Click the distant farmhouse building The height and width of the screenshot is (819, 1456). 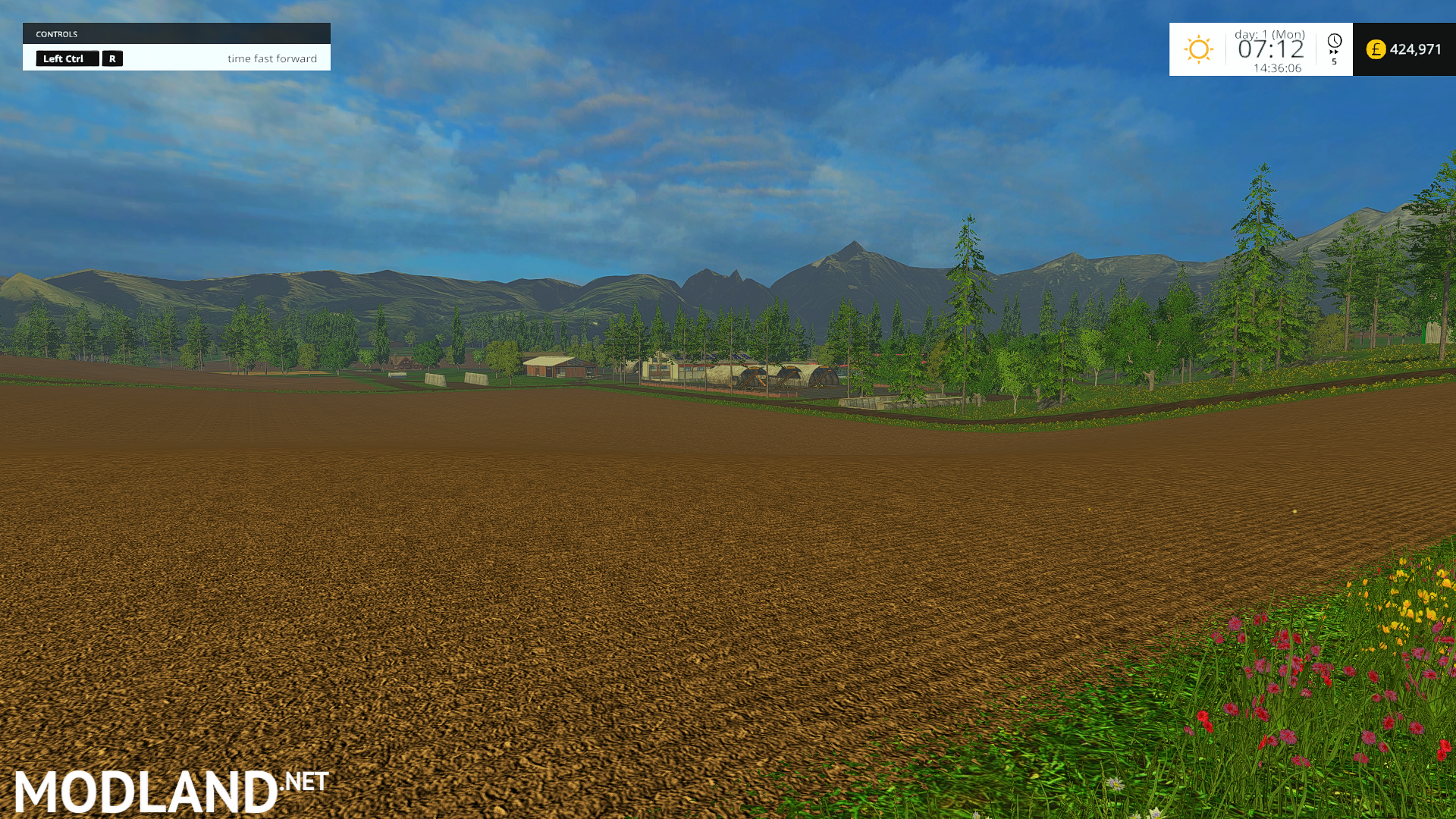click(560, 366)
